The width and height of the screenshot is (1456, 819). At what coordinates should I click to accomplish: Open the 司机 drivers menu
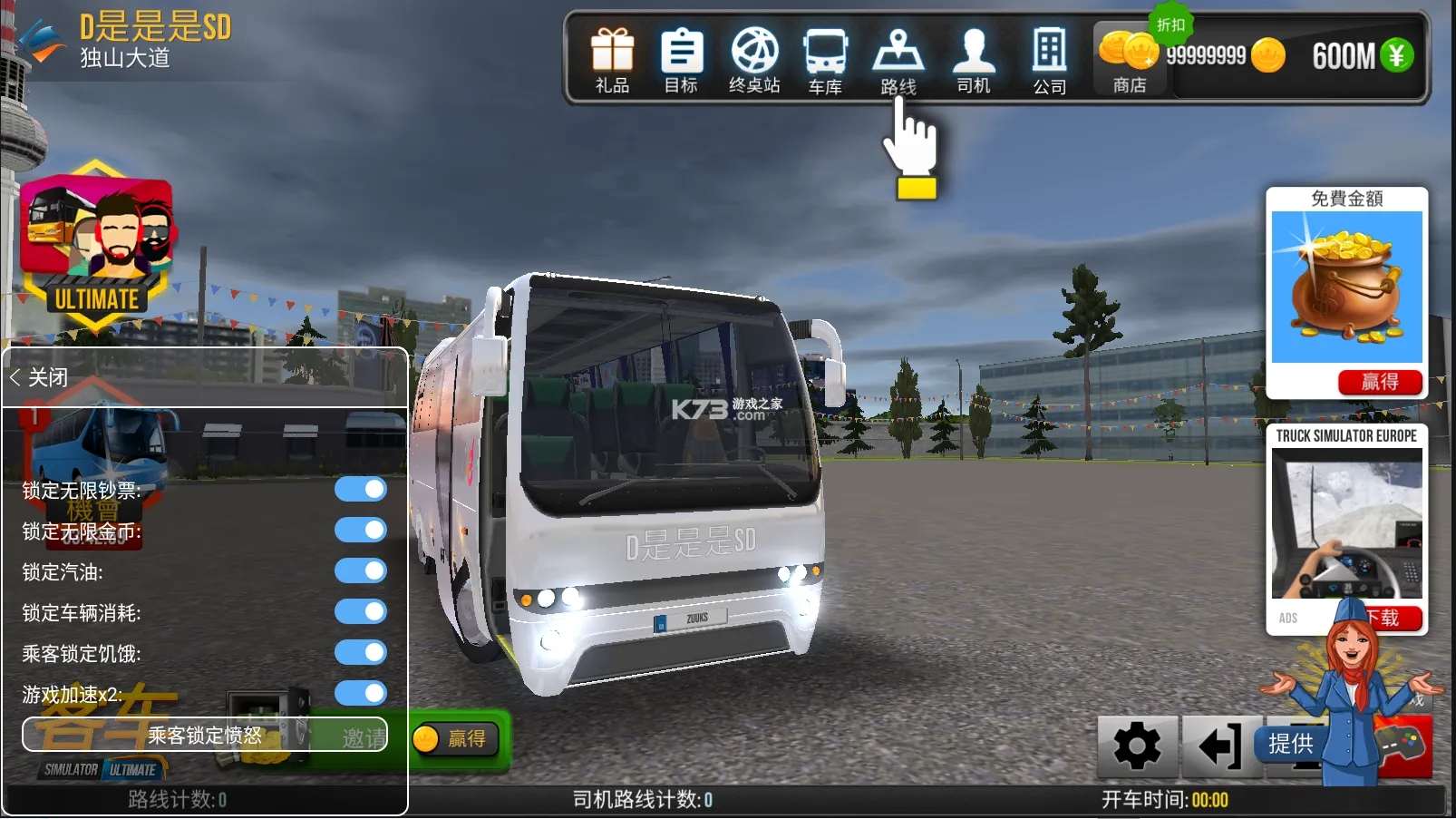pyautogui.click(x=974, y=60)
